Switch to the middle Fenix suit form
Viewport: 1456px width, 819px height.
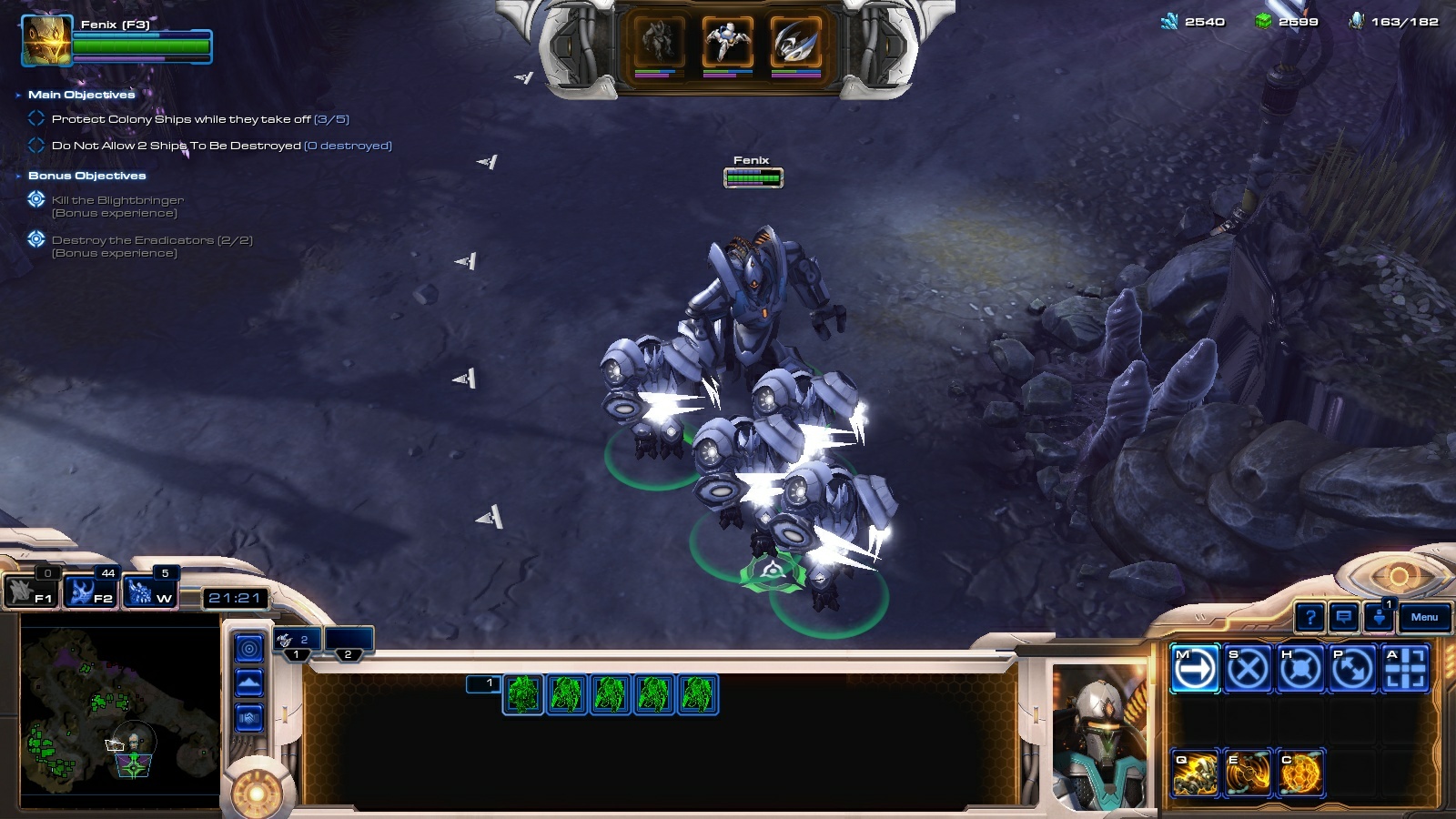pyautogui.click(x=727, y=42)
